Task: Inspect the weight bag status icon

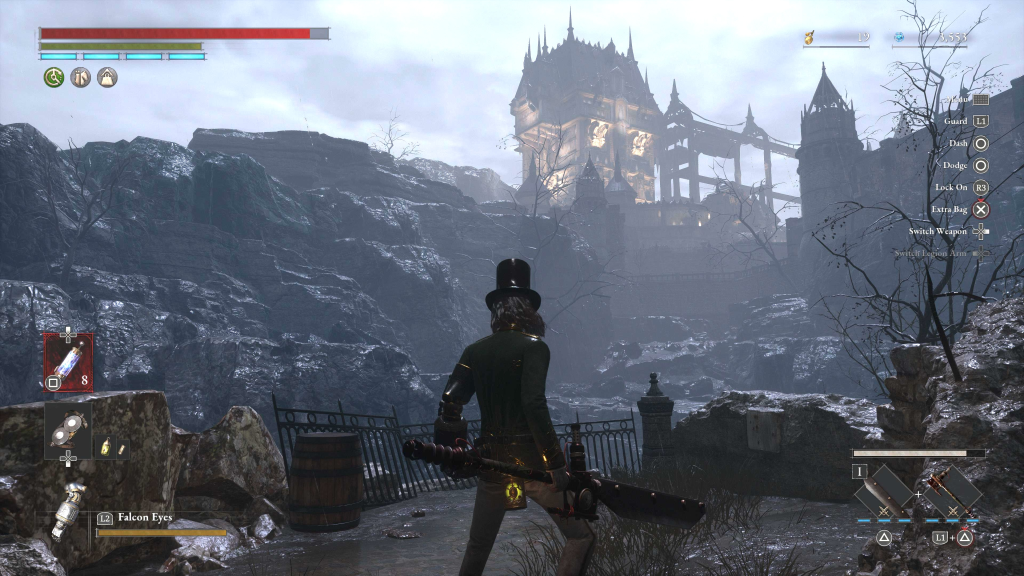Action: coord(107,77)
